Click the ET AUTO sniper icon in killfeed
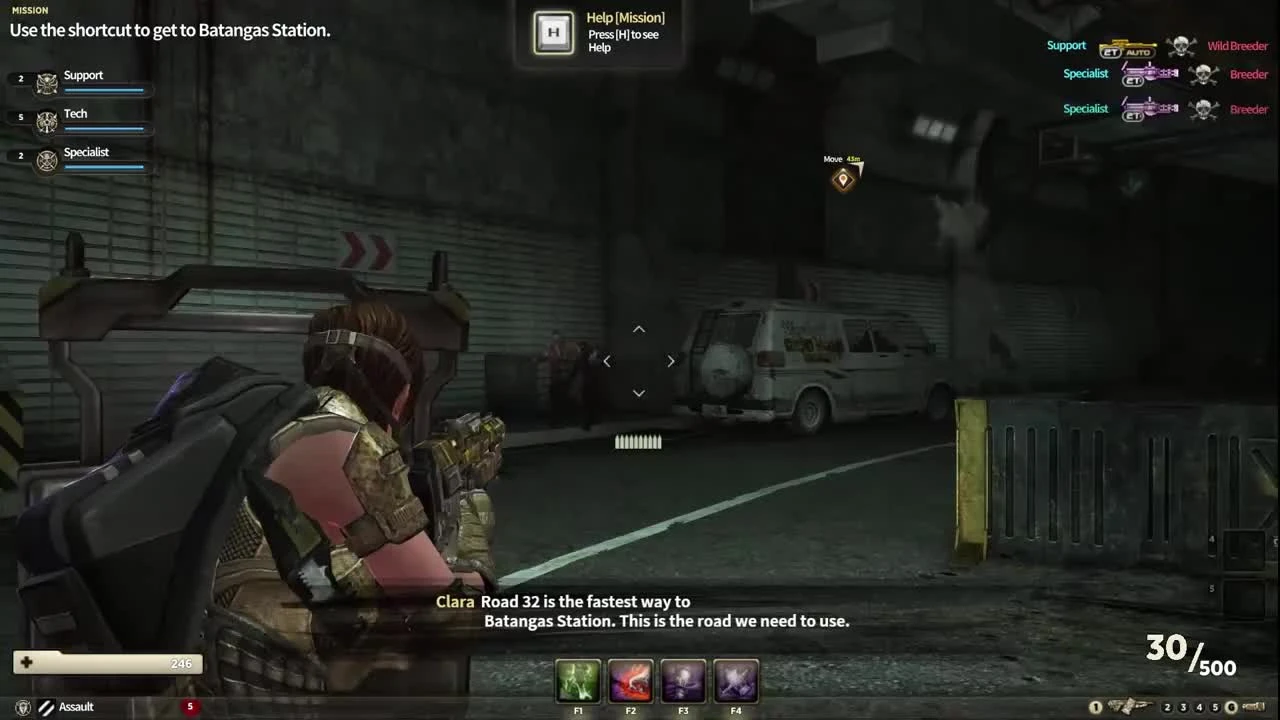Screen dimensions: 1280x720 pos(1128,46)
